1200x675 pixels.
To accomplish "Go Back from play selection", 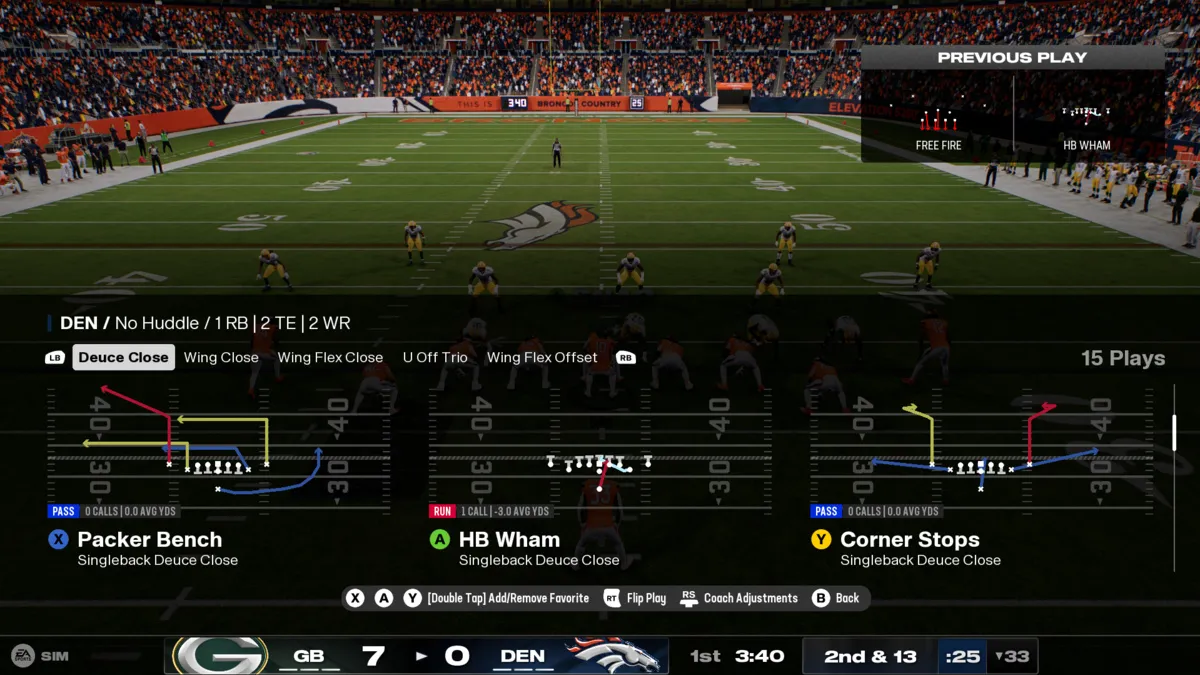I will (847, 598).
